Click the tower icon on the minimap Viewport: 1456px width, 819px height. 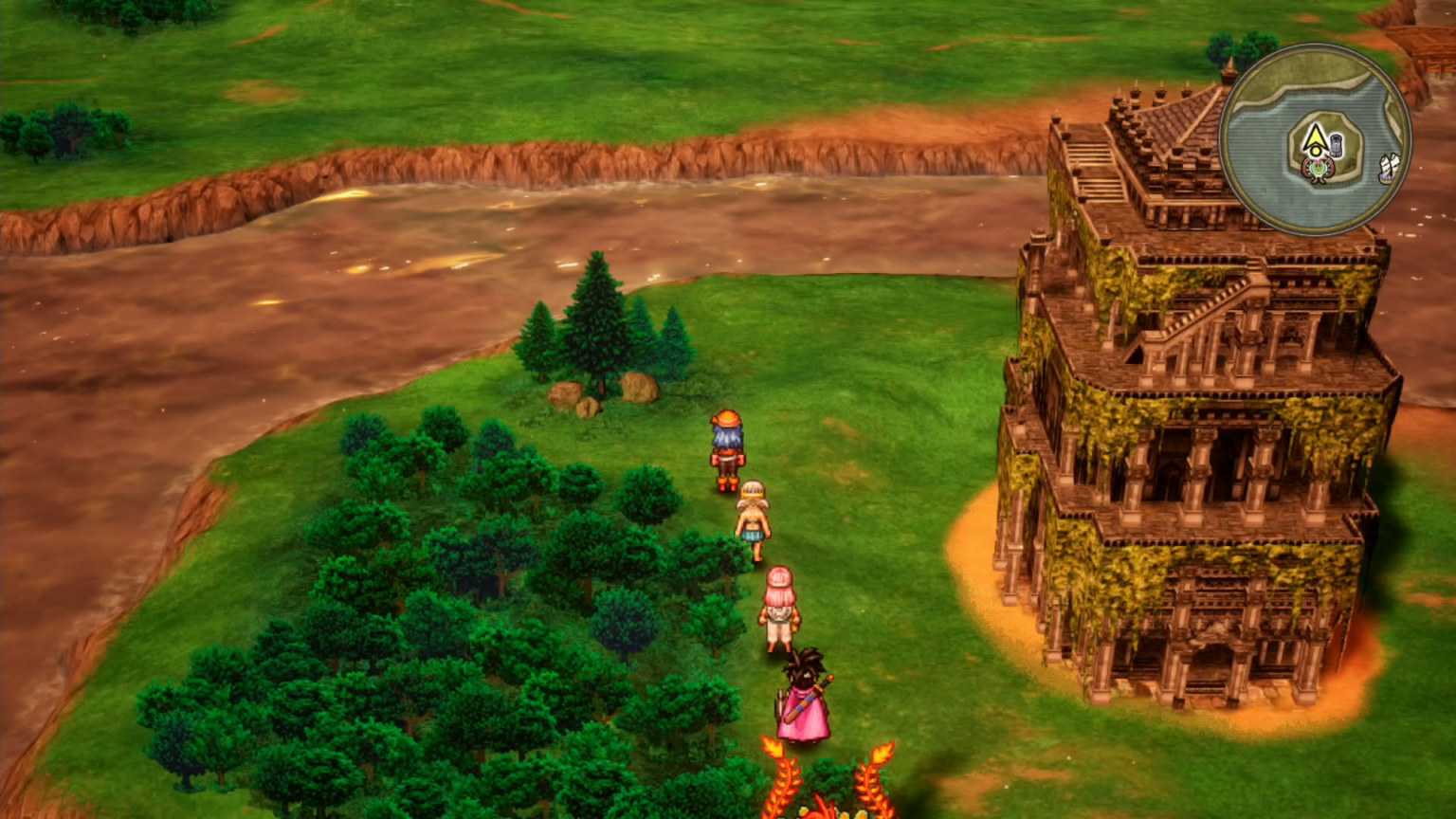click(1336, 145)
